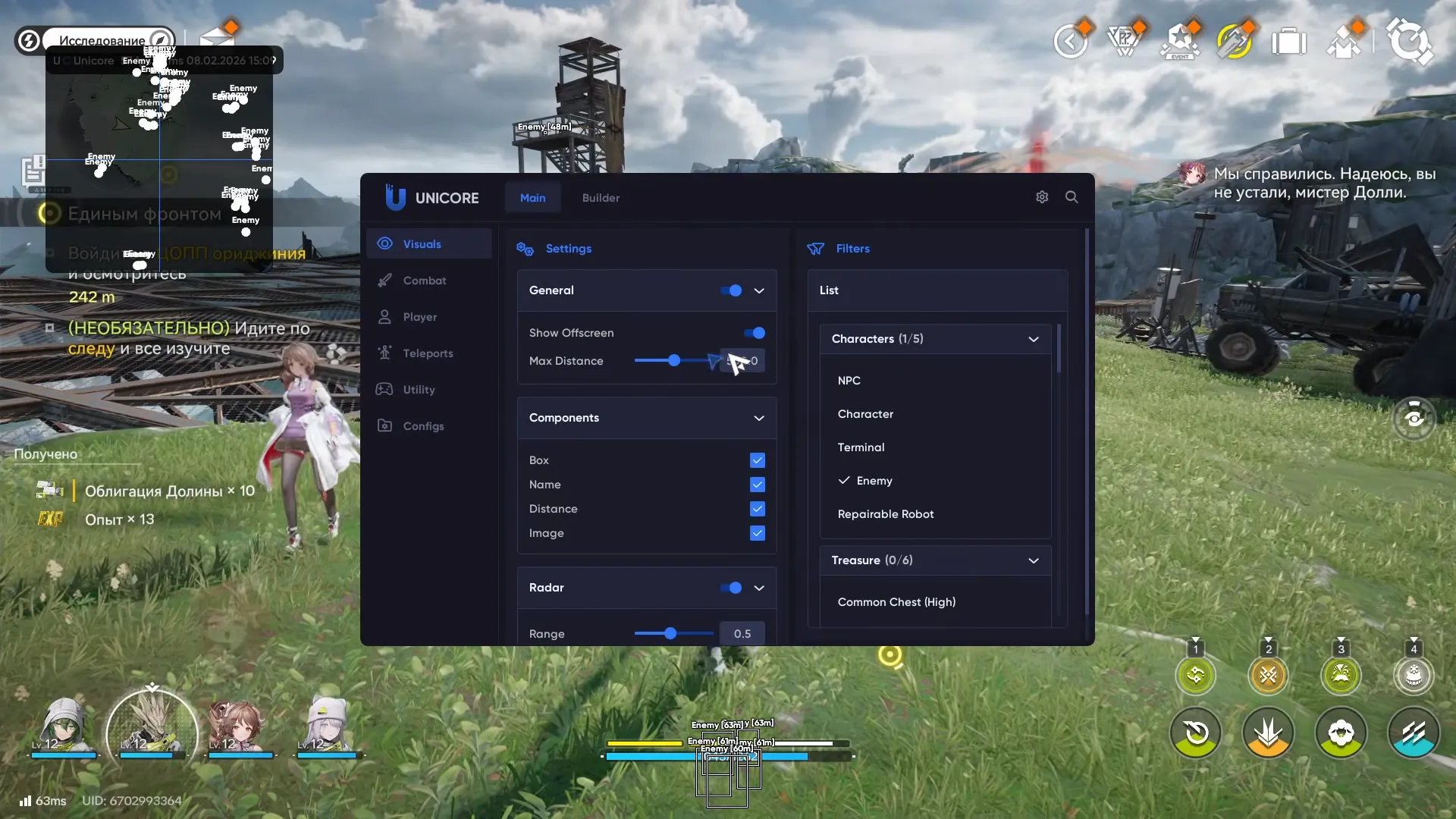Click the Radar Range value field
The image size is (1456, 819).
coord(742,633)
